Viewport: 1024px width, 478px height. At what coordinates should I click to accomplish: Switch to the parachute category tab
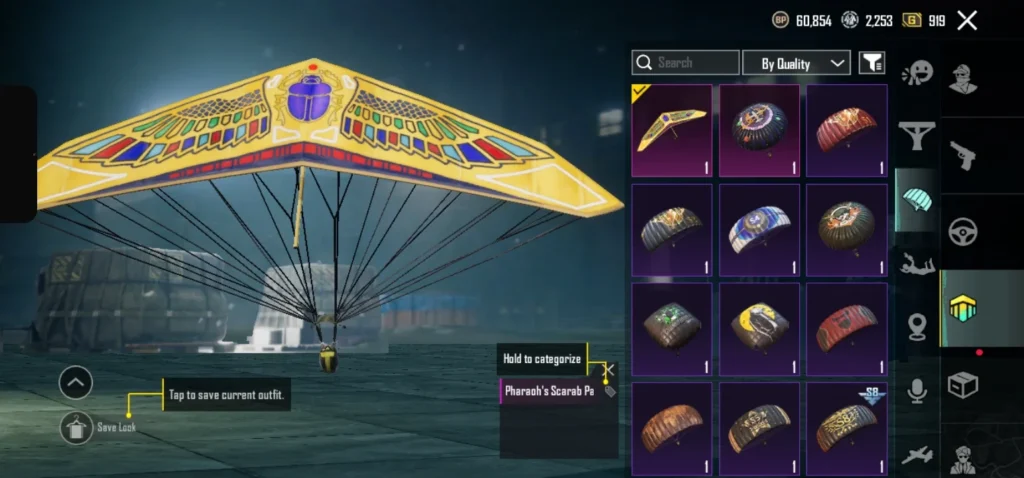[x=916, y=198]
